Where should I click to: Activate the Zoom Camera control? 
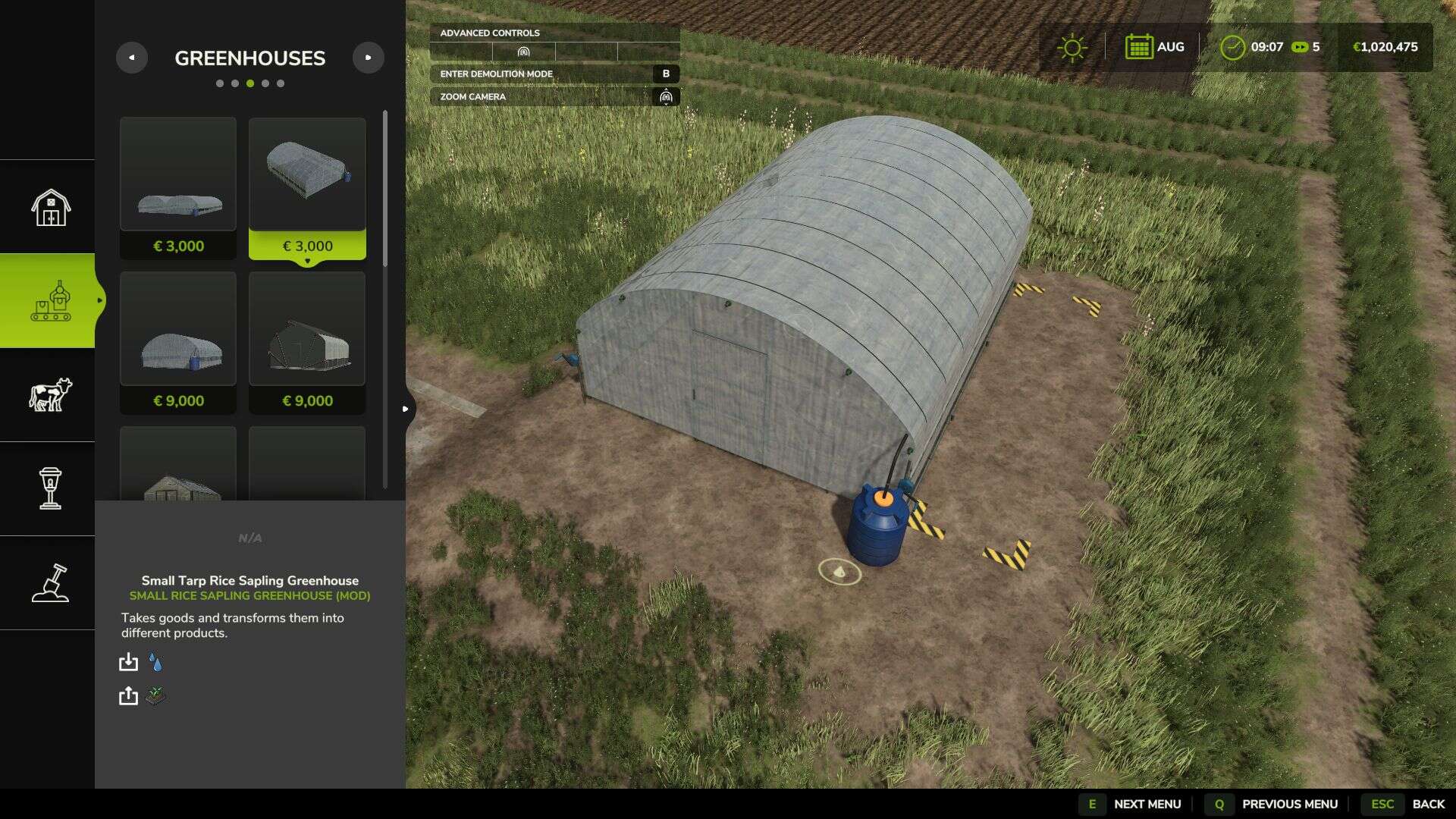(x=554, y=97)
